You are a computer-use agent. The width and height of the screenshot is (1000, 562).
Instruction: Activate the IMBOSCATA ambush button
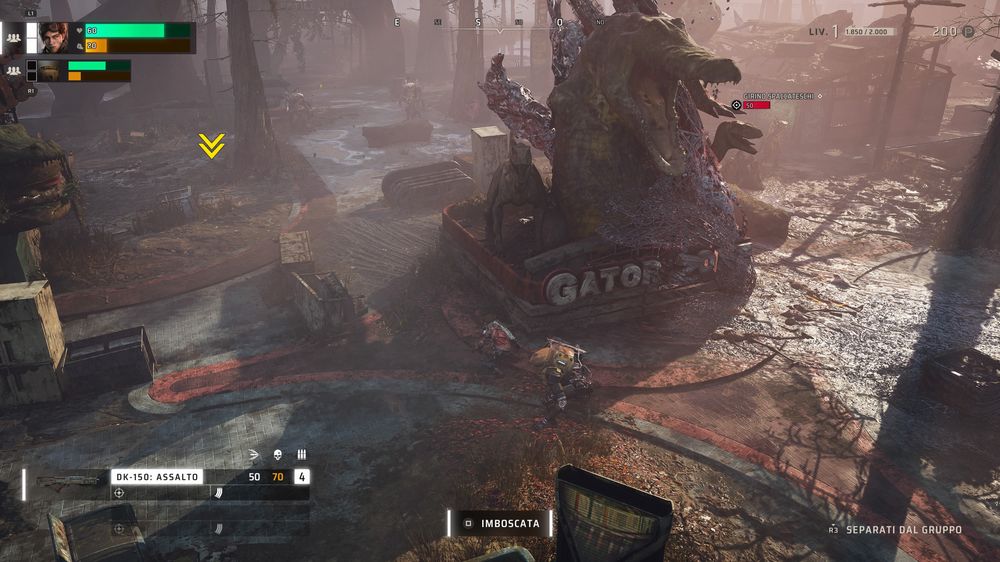click(500, 523)
